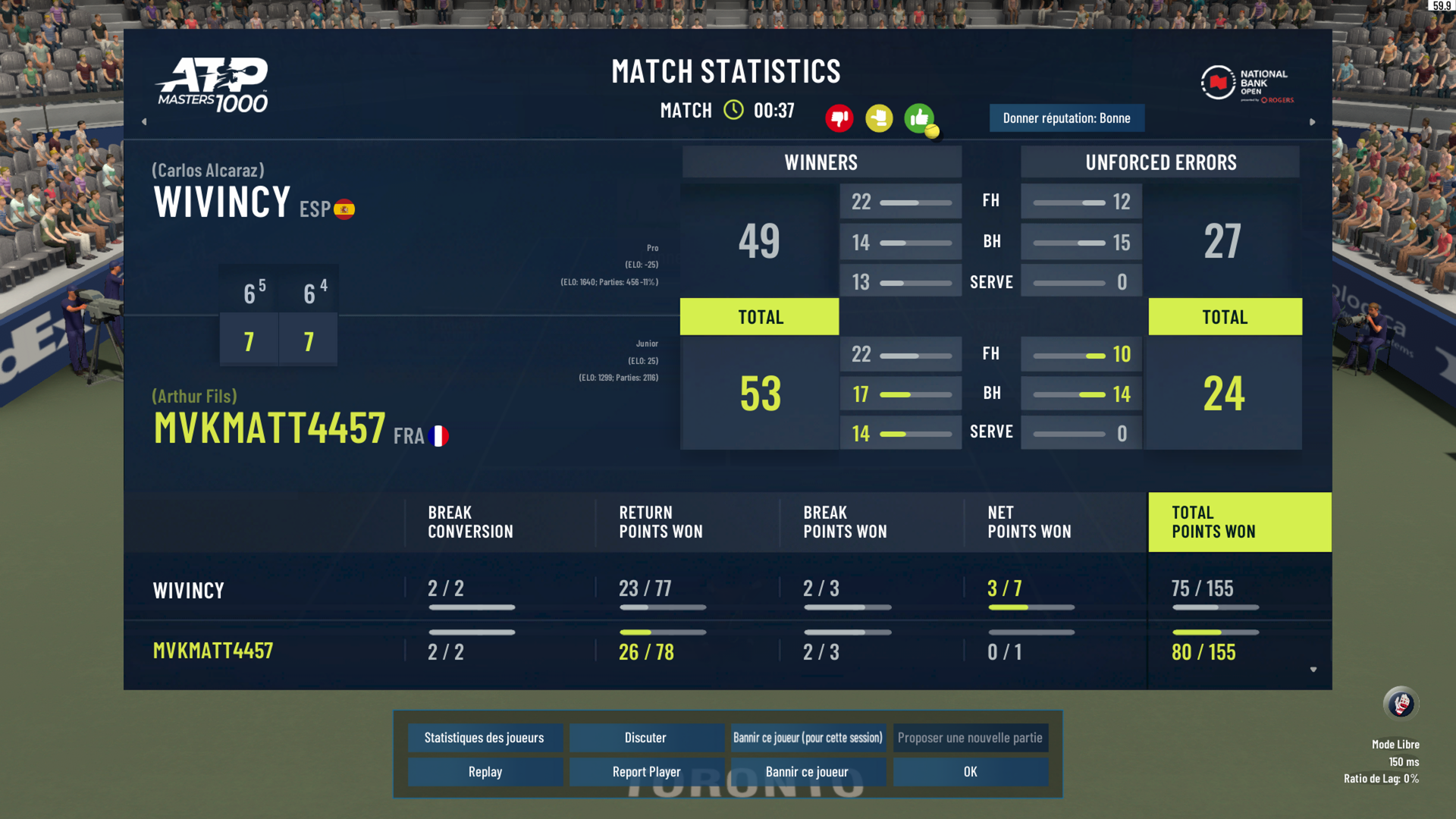The image size is (1456, 819).
Task: Confirm with the OK button
Action: 970,772
